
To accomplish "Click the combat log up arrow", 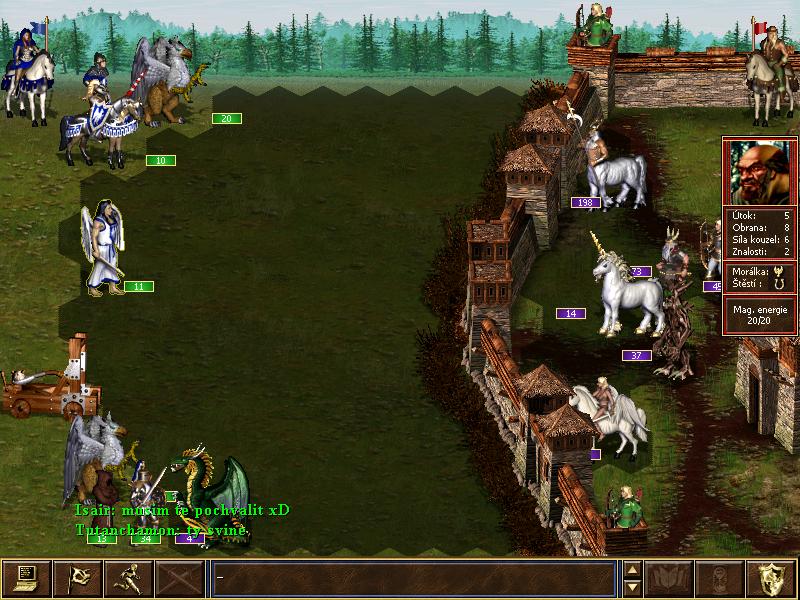I will point(632,570).
